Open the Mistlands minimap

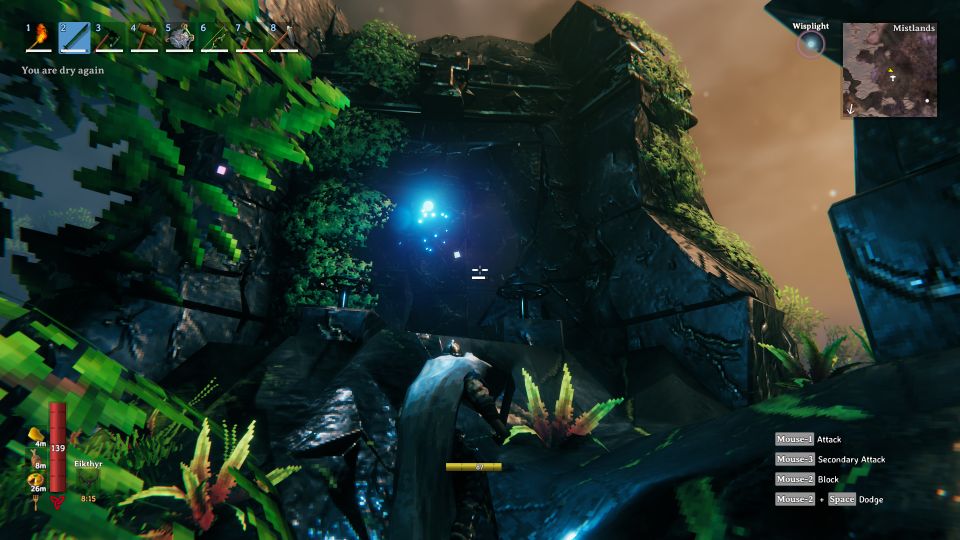tap(889, 70)
